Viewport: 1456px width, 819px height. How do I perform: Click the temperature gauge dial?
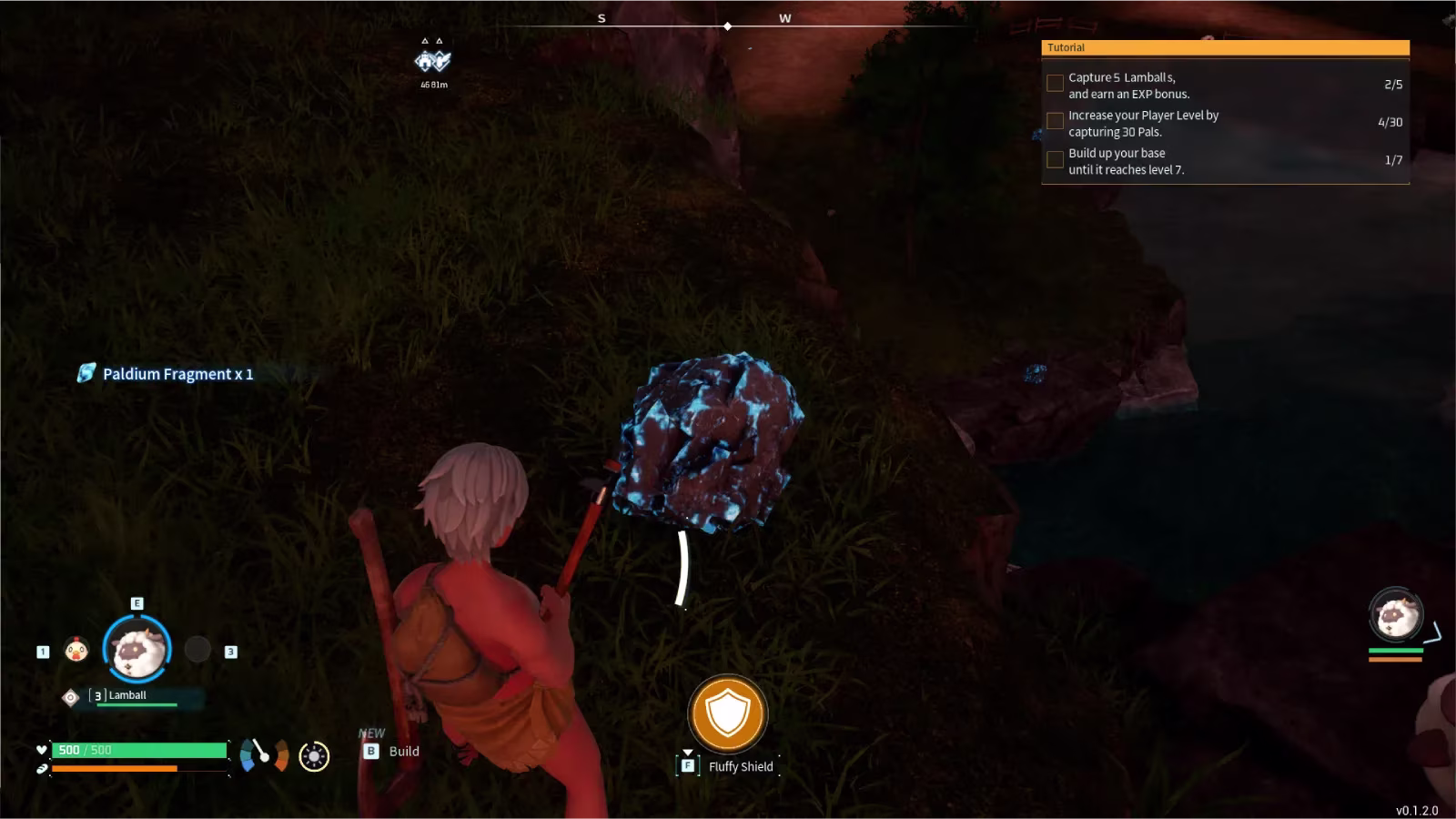coord(264,754)
